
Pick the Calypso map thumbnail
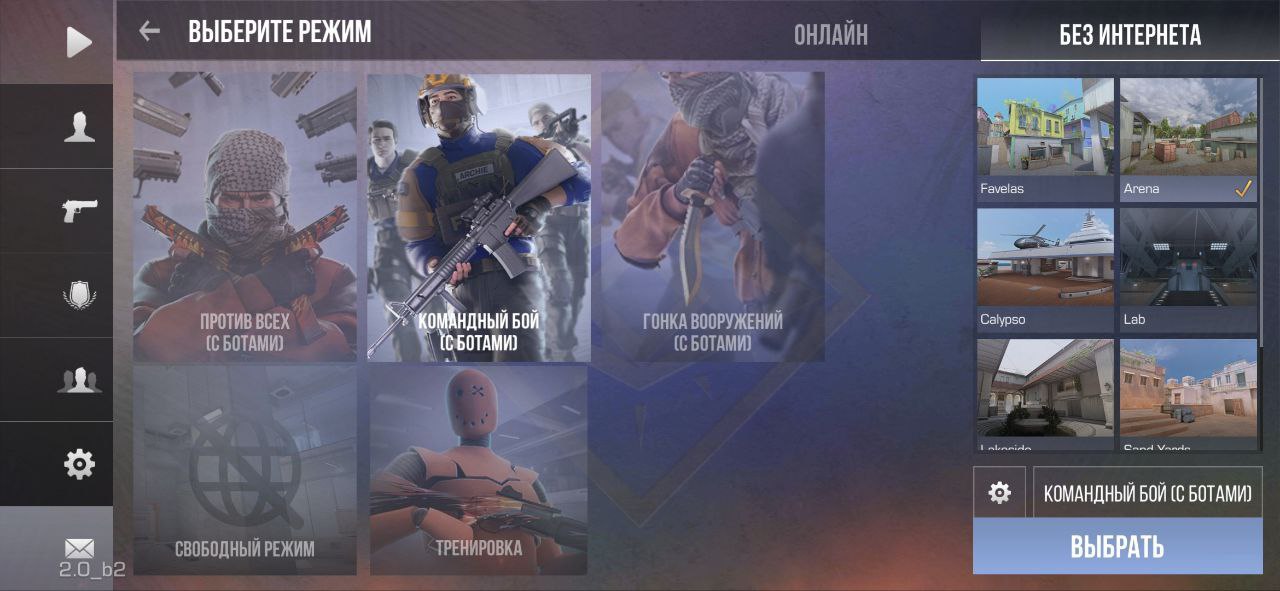[1045, 270]
